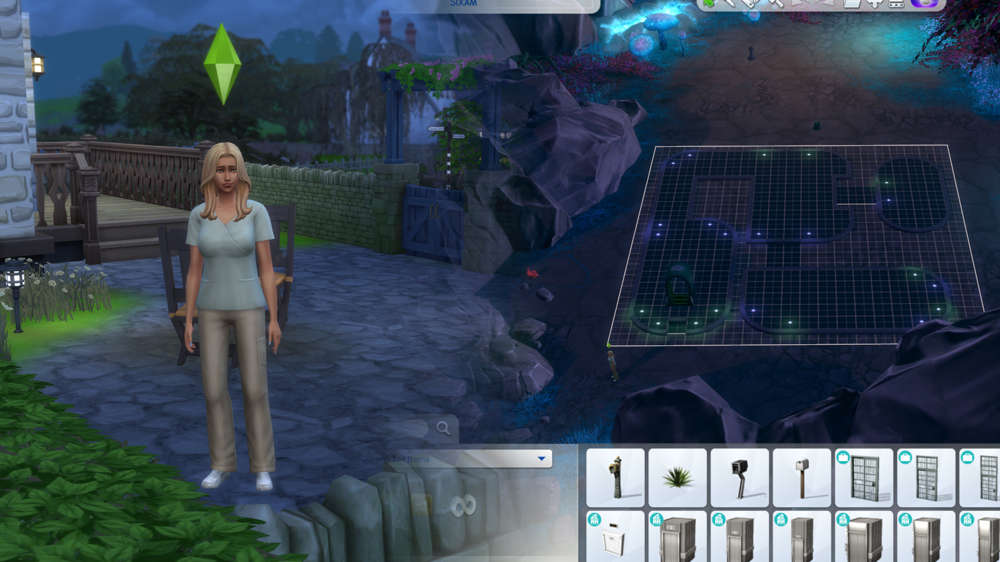Select the white mailbox on wooden post
The width and height of the screenshot is (1000, 562).
tap(801, 477)
